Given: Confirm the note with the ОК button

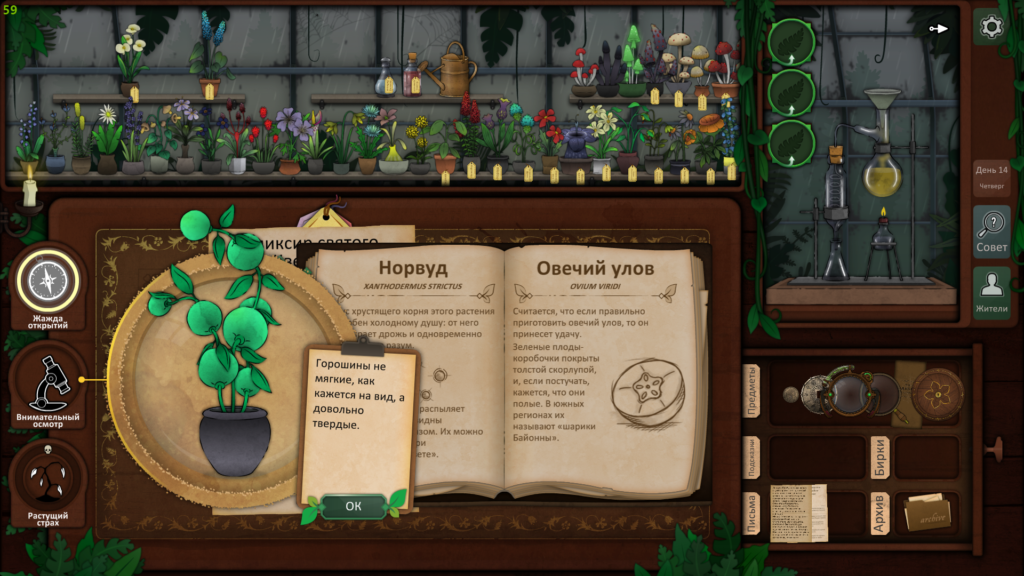Looking at the screenshot, I should click(x=353, y=506).
